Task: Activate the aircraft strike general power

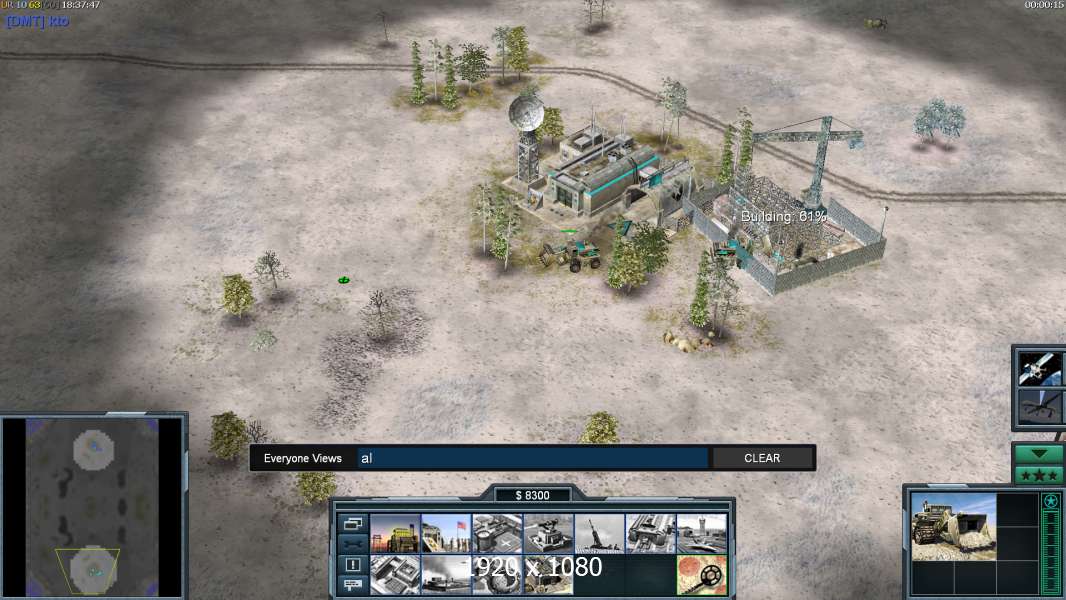Action: click(x=1040, y=407)
